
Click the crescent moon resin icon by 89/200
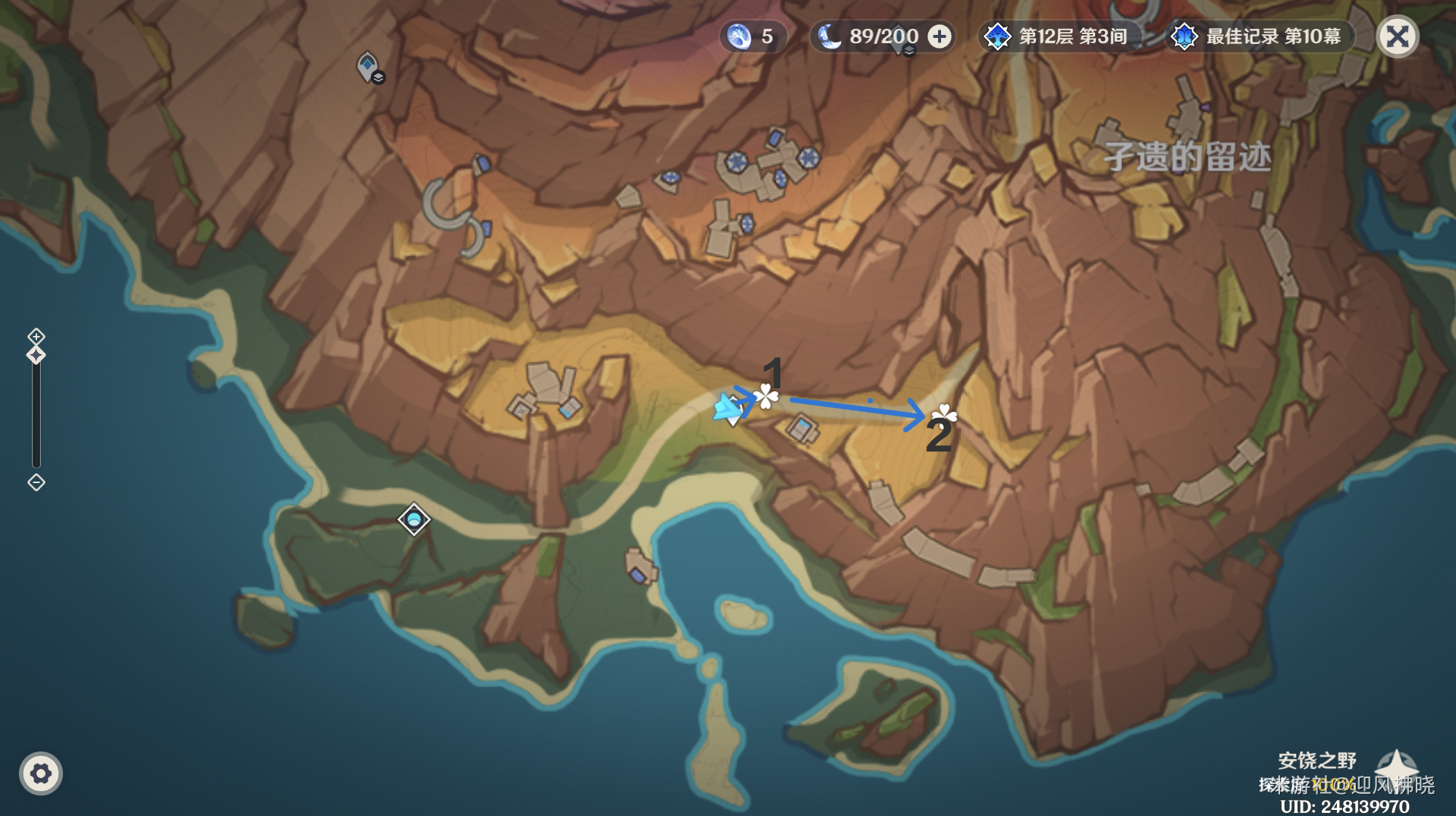pos(831,36)
